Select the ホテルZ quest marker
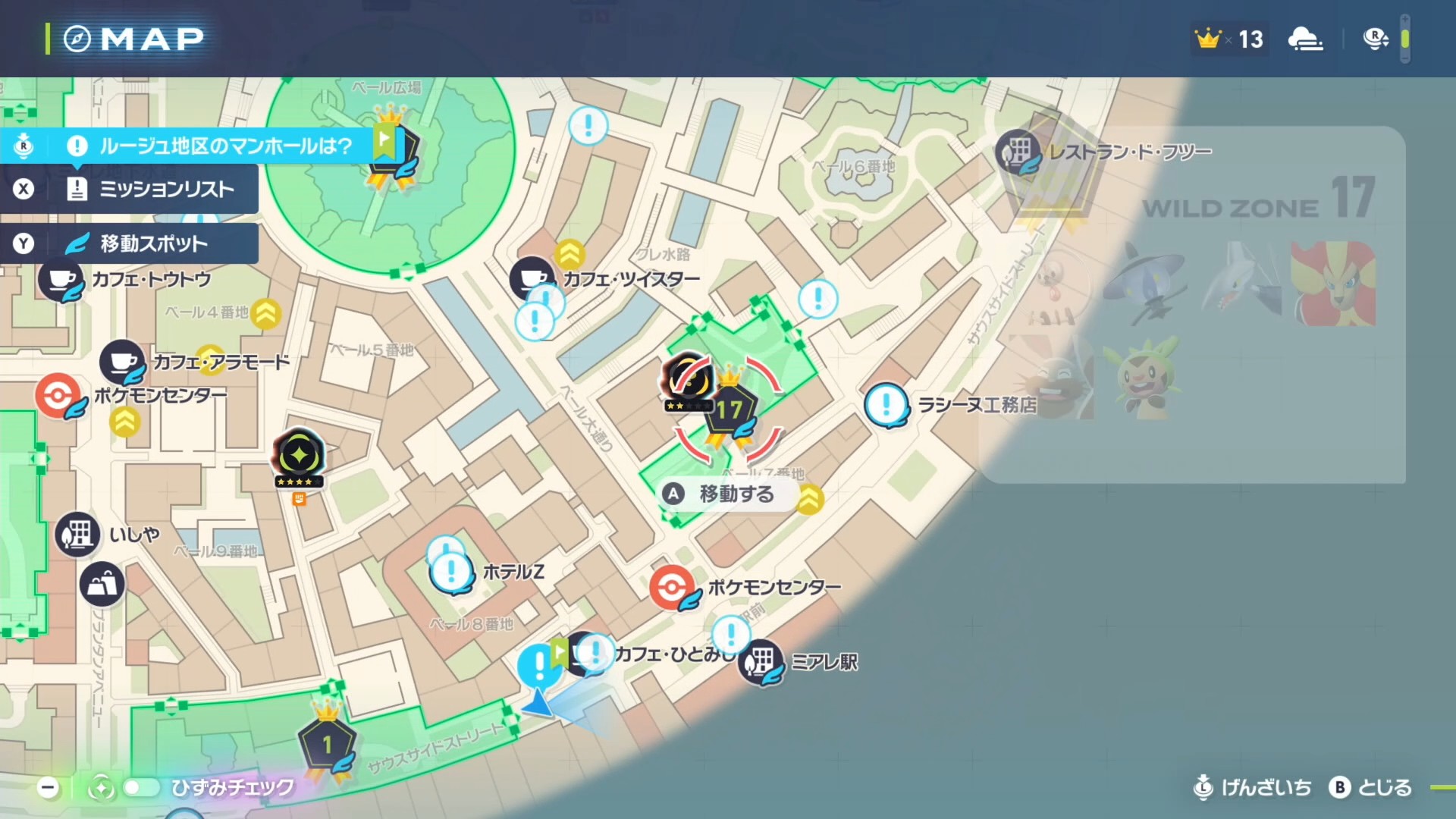Image resolution: width=1456 pixels, height=819 pixels. [452, 572]
